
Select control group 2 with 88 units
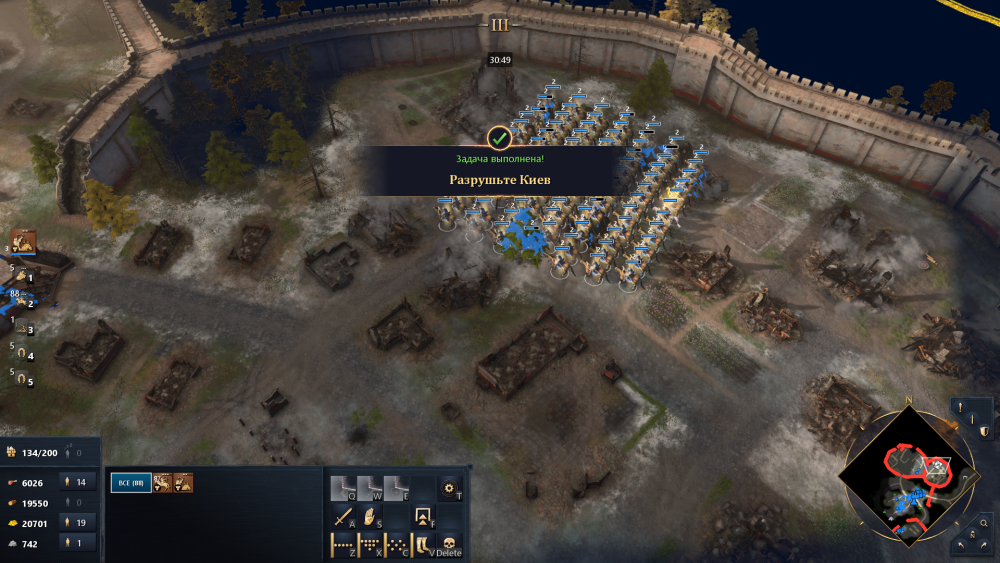point(22,301)
